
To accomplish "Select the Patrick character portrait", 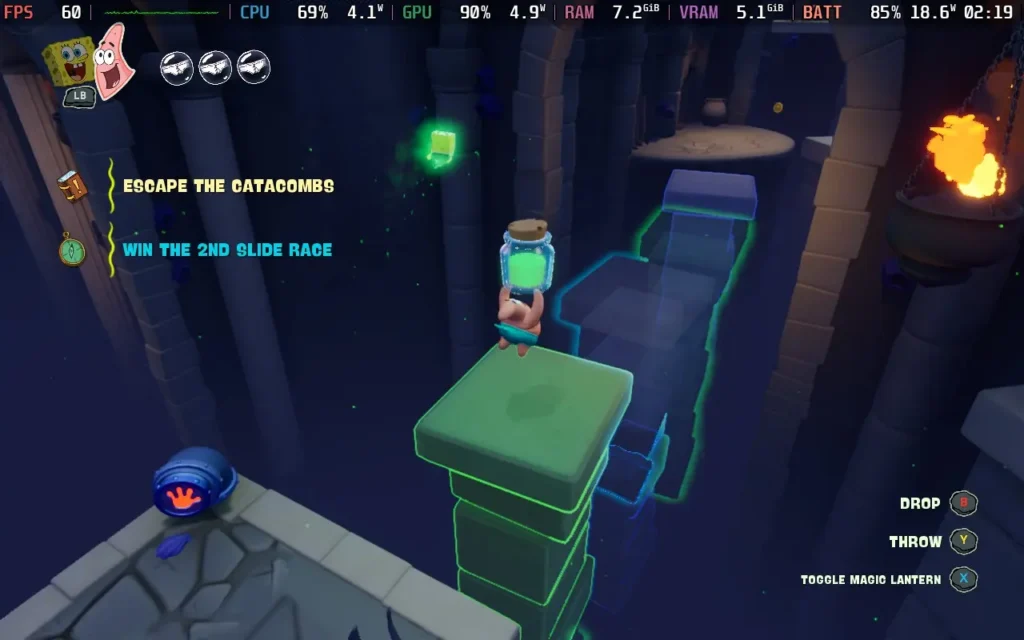I will click(x=114, y=60).
